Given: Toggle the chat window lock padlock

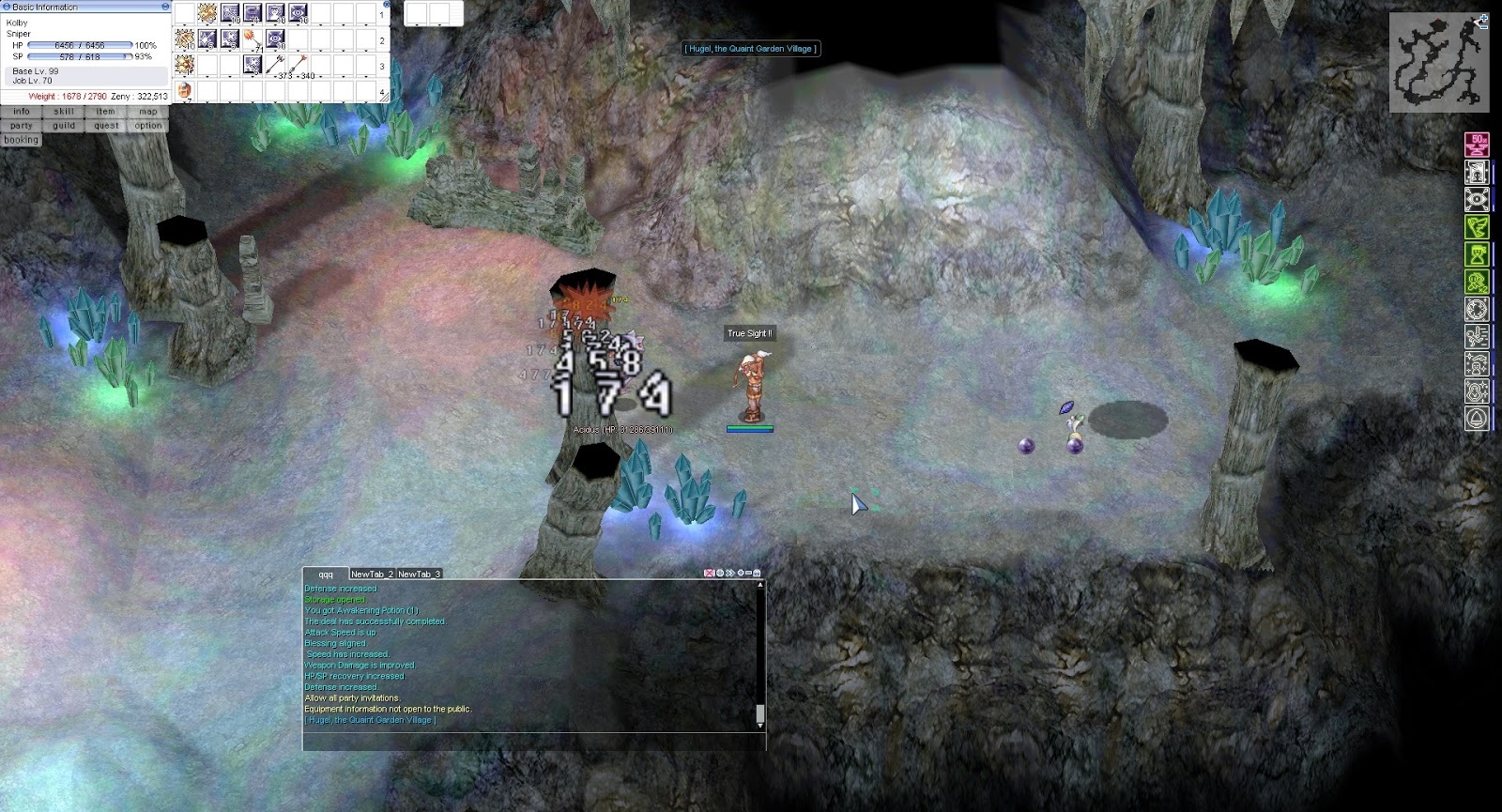Looking at the screenshot, I should point(757,573).
